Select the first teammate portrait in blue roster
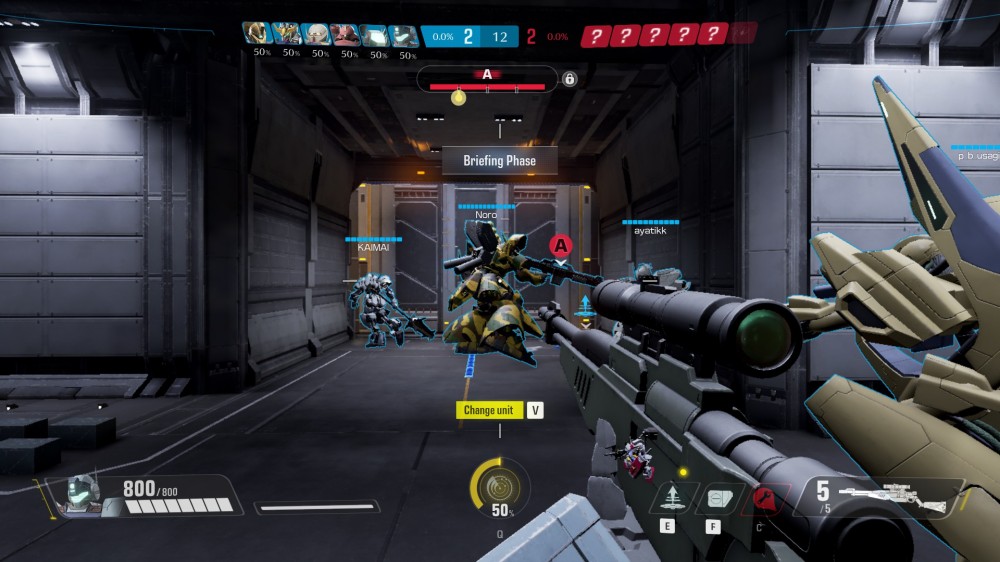This screenshot has width=1000, height=562. pos(258,35)
